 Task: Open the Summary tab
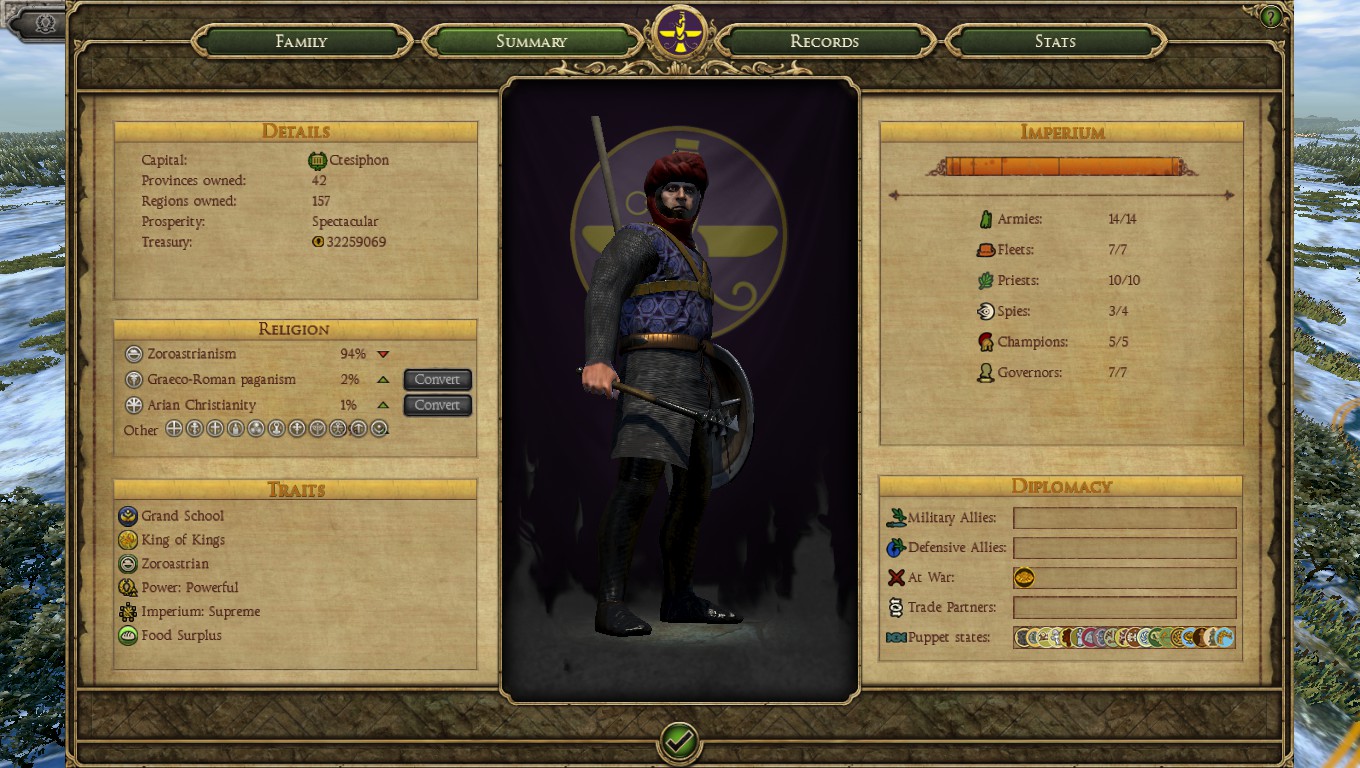point(531,42)
